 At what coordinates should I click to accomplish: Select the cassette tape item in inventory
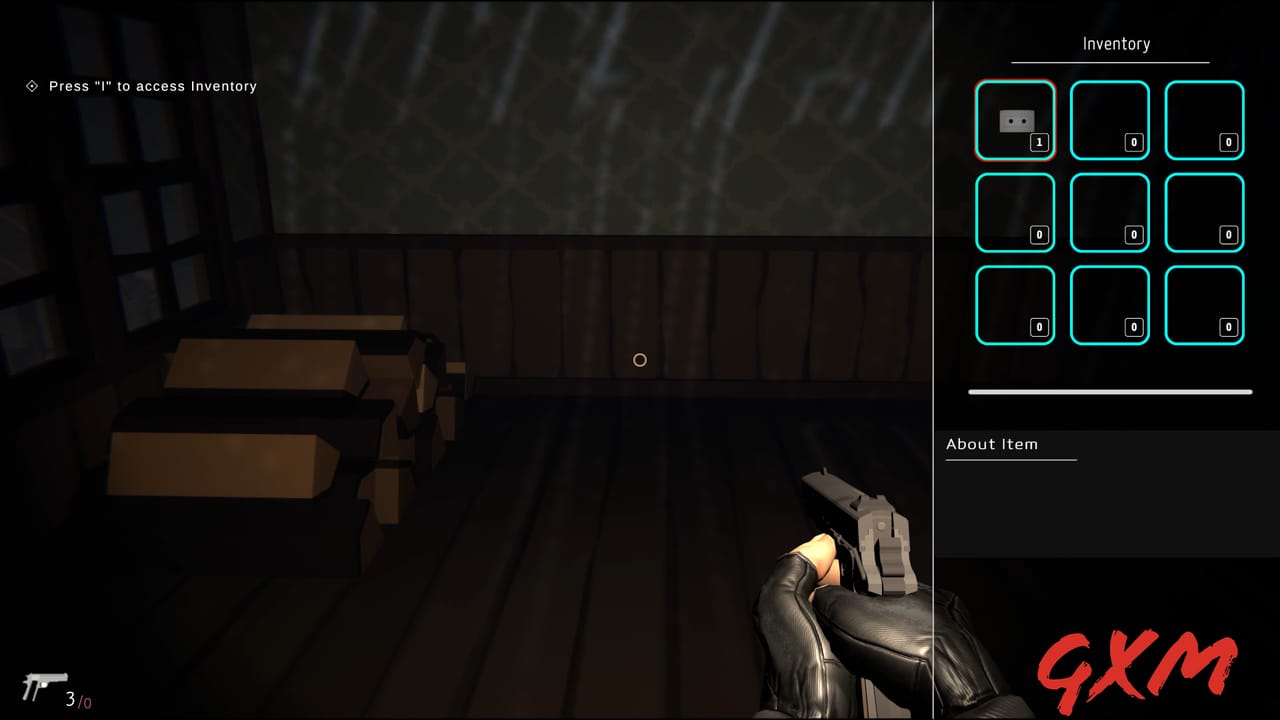pos(1015,118)
